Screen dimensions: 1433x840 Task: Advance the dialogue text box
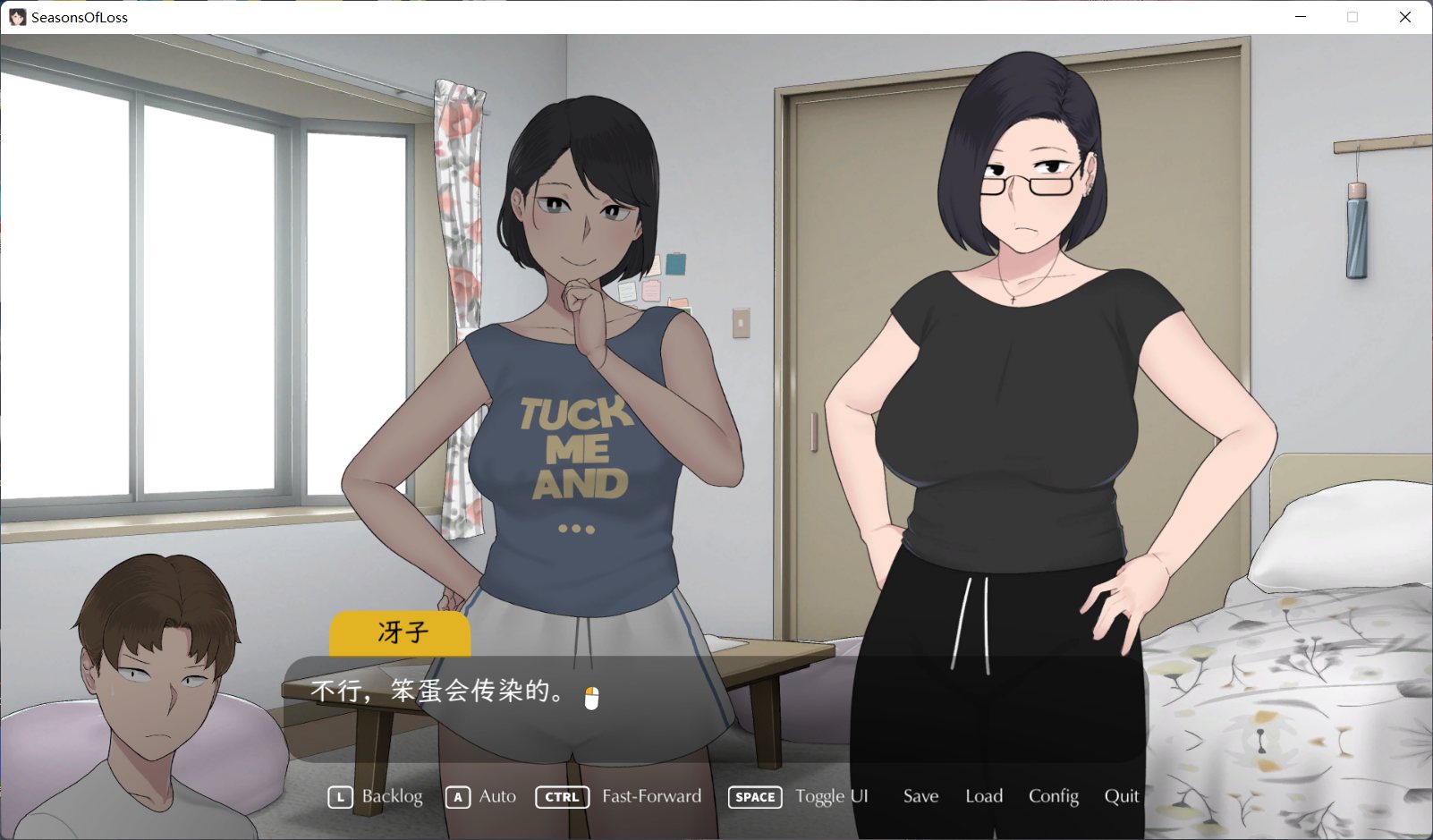pos(714,708)
